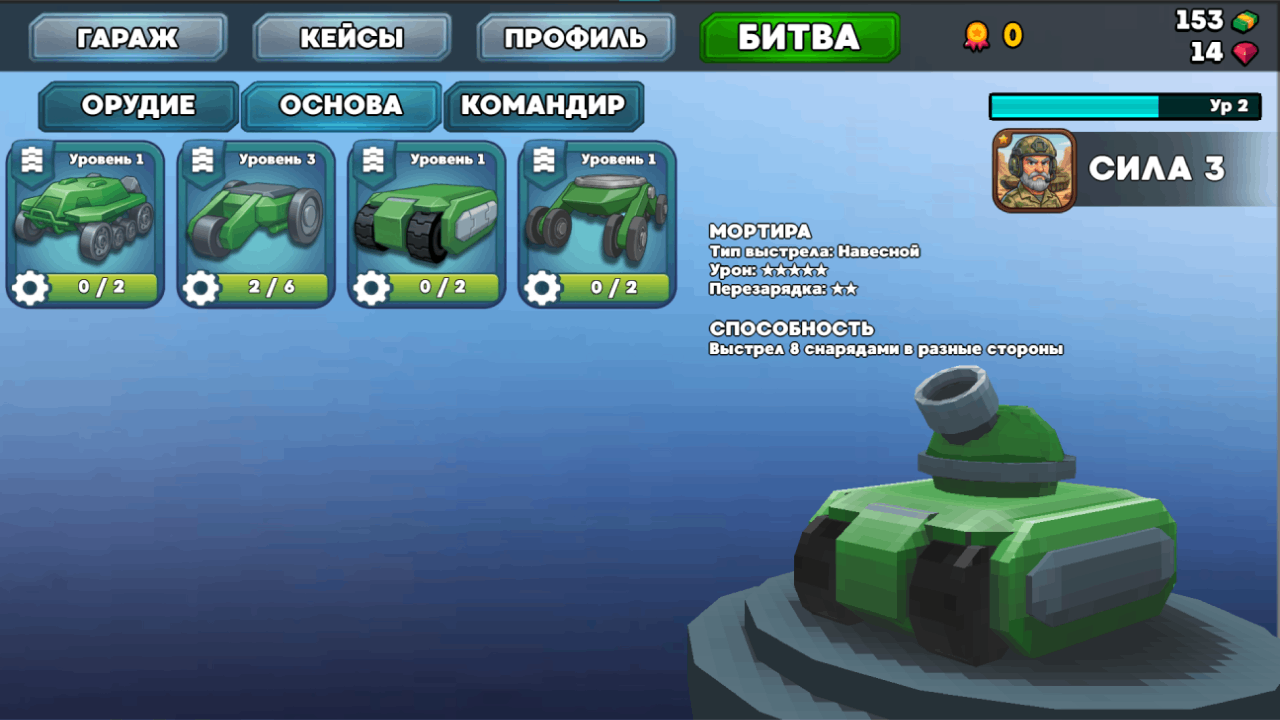The width and height of the screenshot is (1280, 720).
Task: Open the КЕЙСЫ section
Action: [351, 37]
